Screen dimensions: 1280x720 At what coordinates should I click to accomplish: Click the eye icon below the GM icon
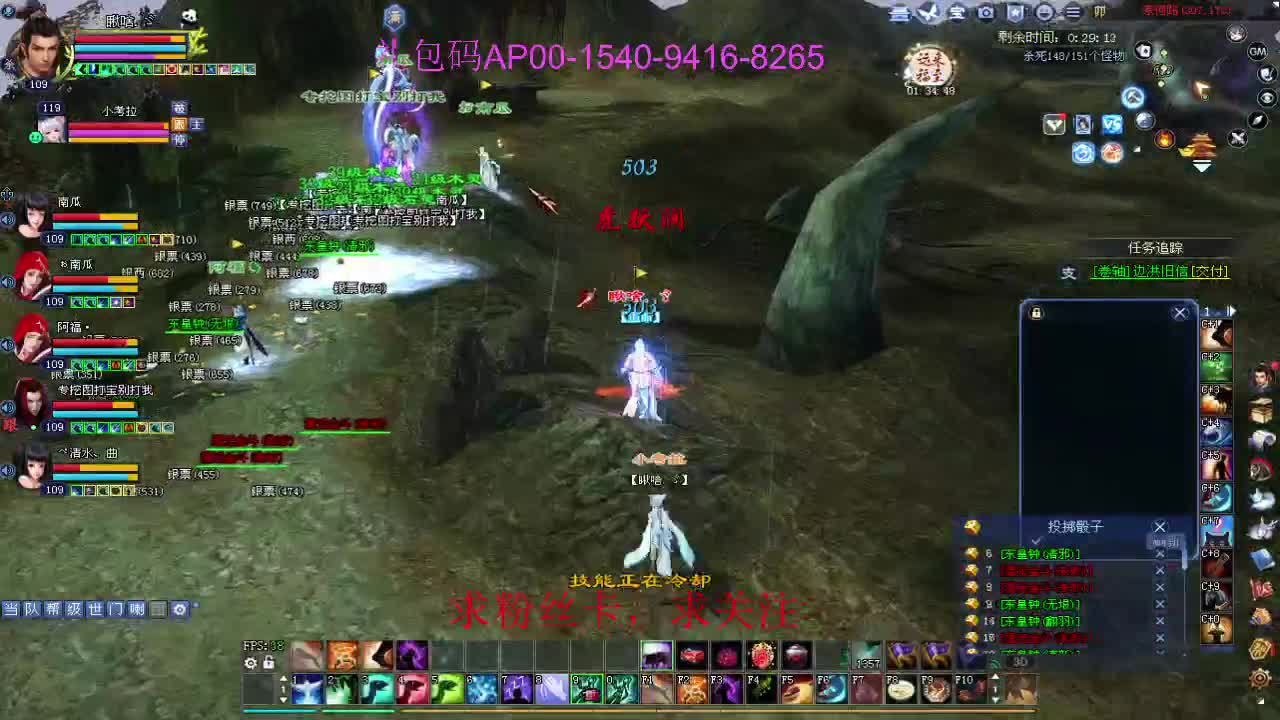(x=1267, y=99)
